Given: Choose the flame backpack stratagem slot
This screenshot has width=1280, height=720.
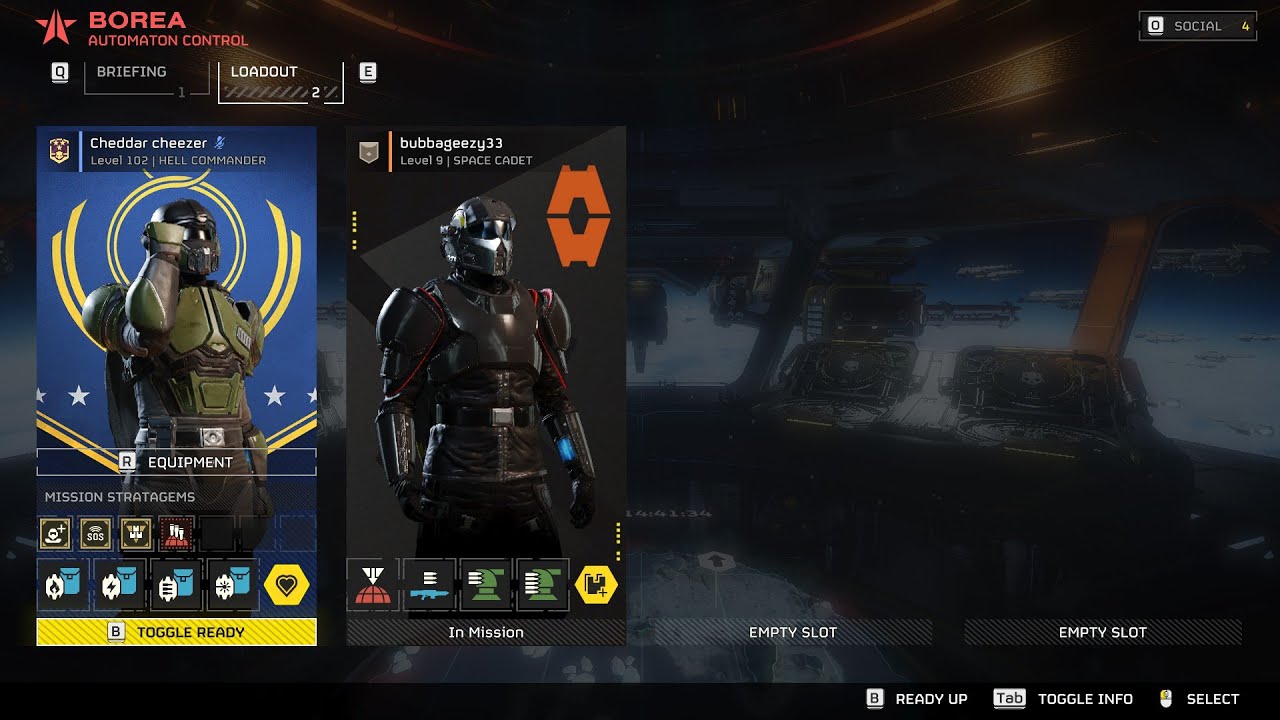Looking at the screenshot, I should (x=62, y=585).
